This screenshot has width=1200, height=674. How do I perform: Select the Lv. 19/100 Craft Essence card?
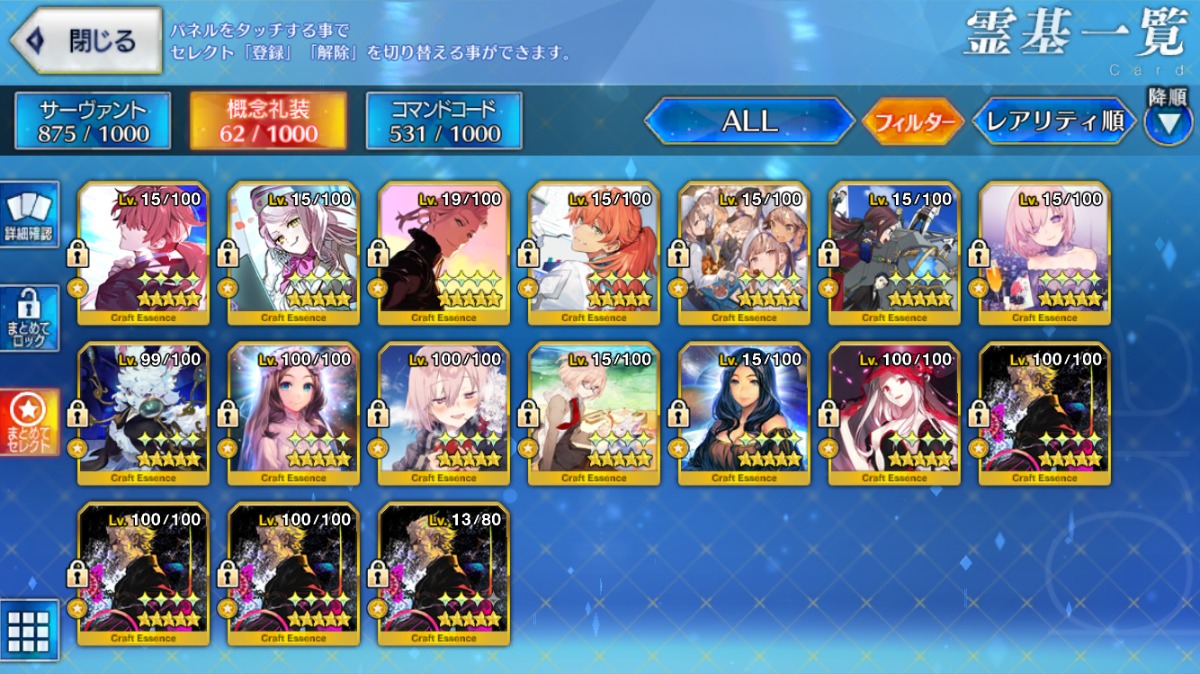click(443, 253)
